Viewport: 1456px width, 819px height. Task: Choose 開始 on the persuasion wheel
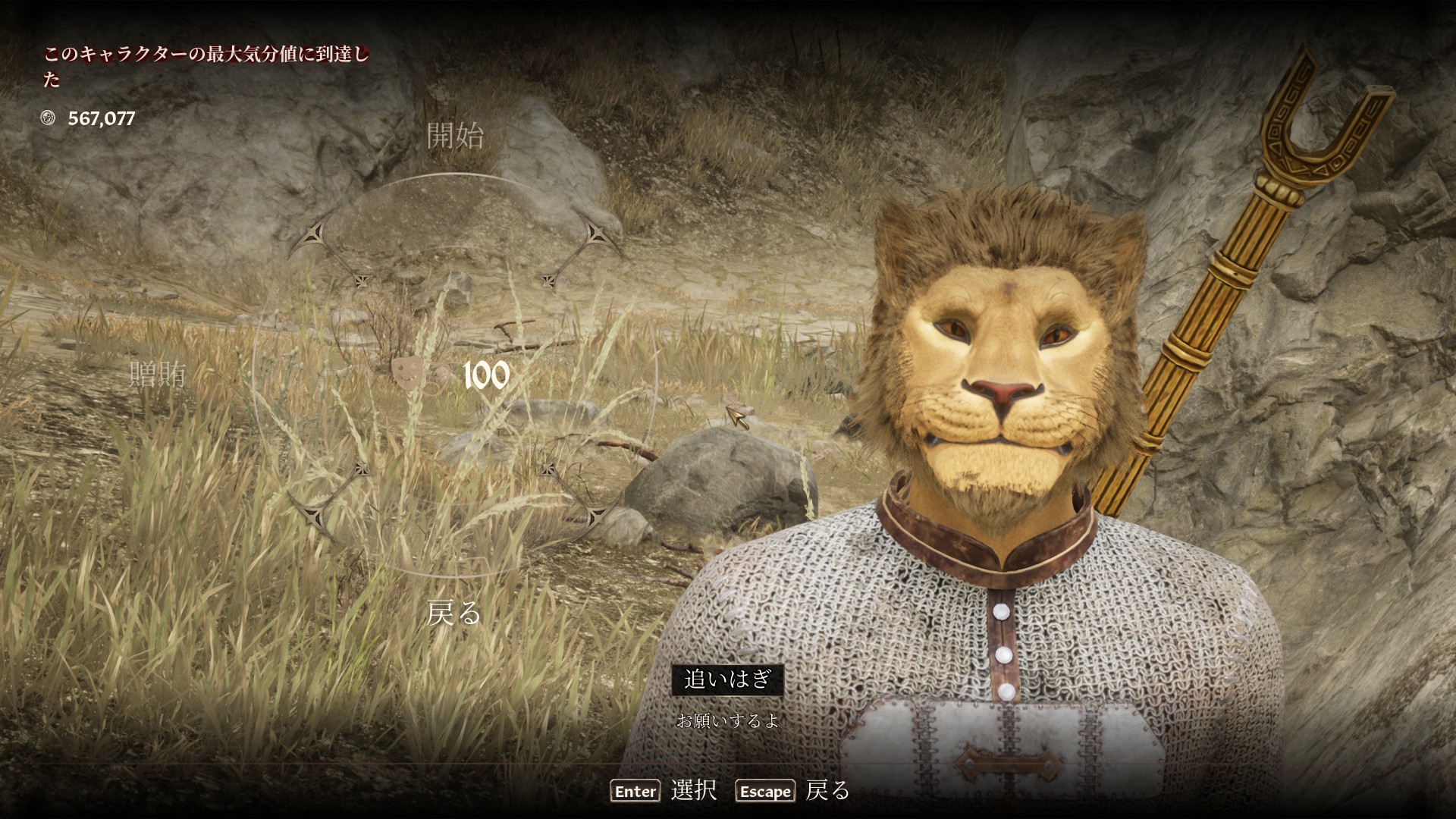click(455, 136)
